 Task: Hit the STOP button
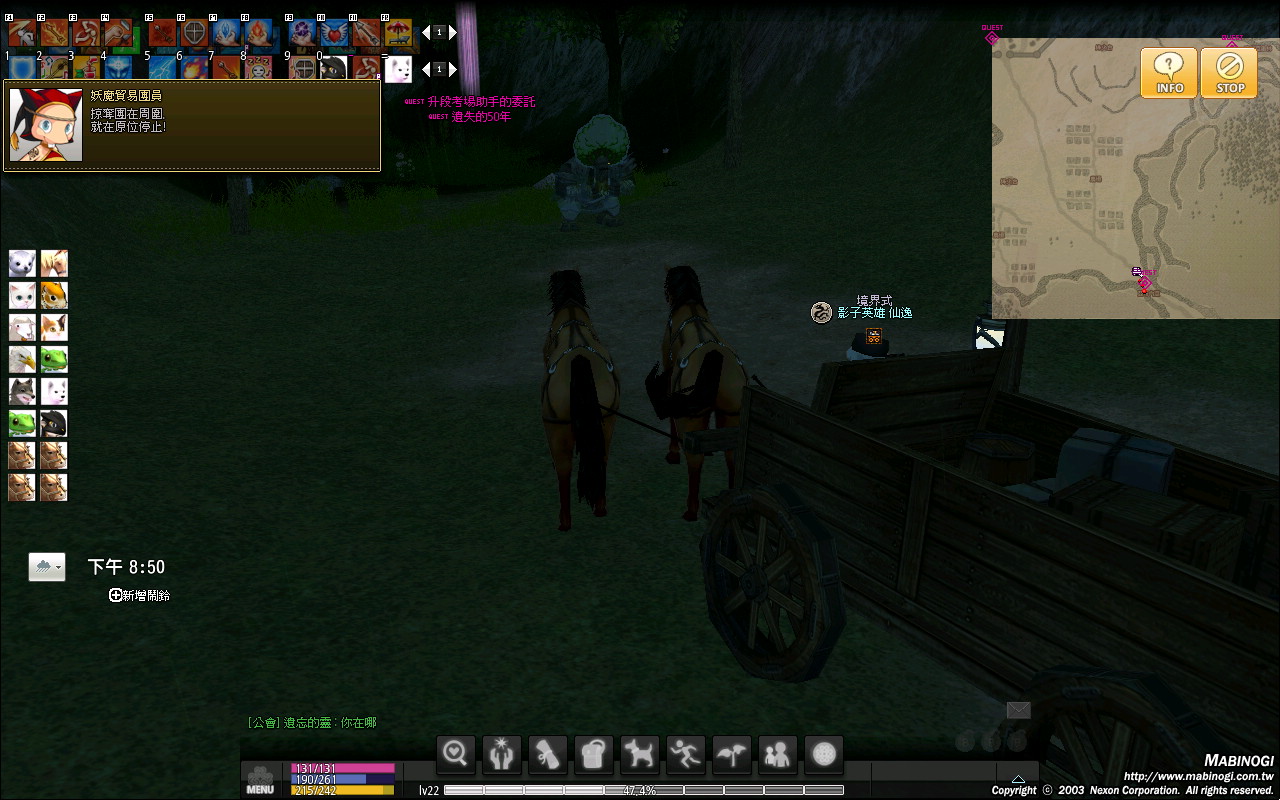coord(1230,73)
